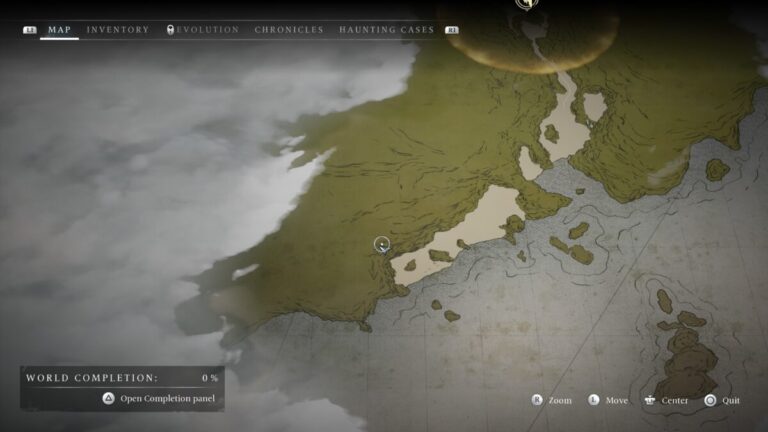
Task: Switch to the Map tab
Action: click(59, 30)
